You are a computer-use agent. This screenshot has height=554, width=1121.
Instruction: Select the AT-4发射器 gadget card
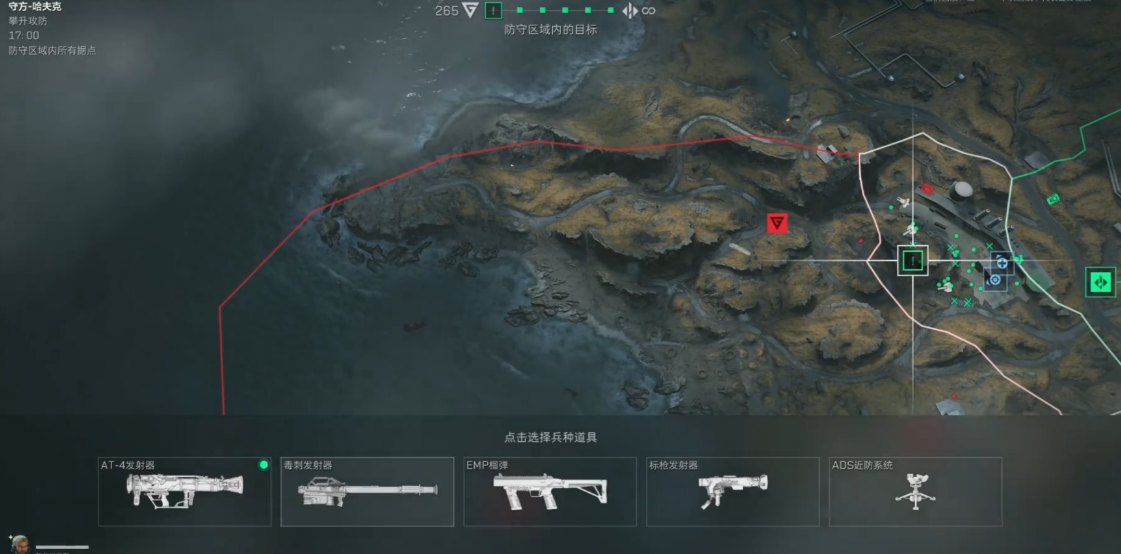click(x=185, y=491)
